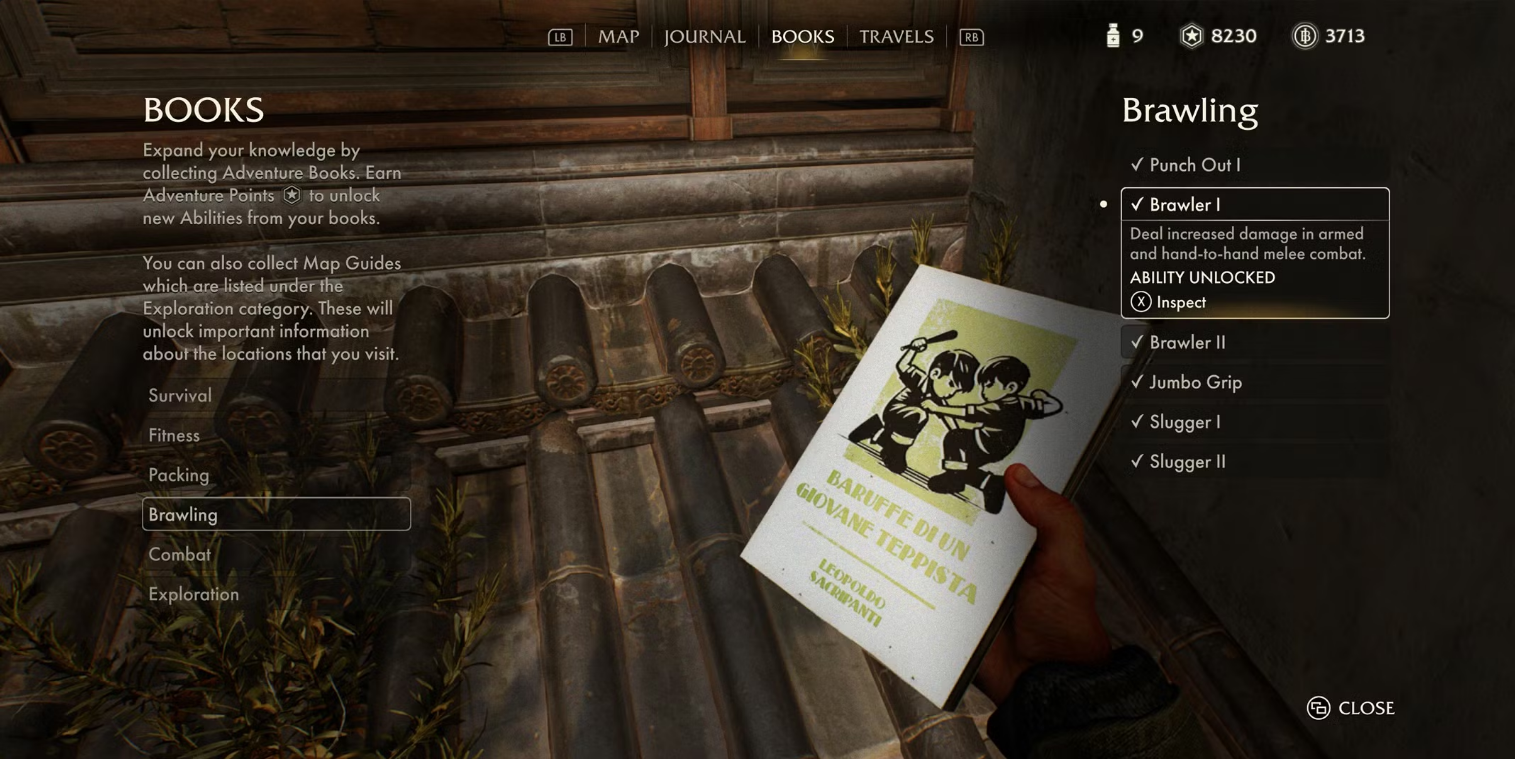Viewport: 1515px width, 759px height.
Task: Click the health tonic bottle icon
Action: click(x=1111, y=35)
